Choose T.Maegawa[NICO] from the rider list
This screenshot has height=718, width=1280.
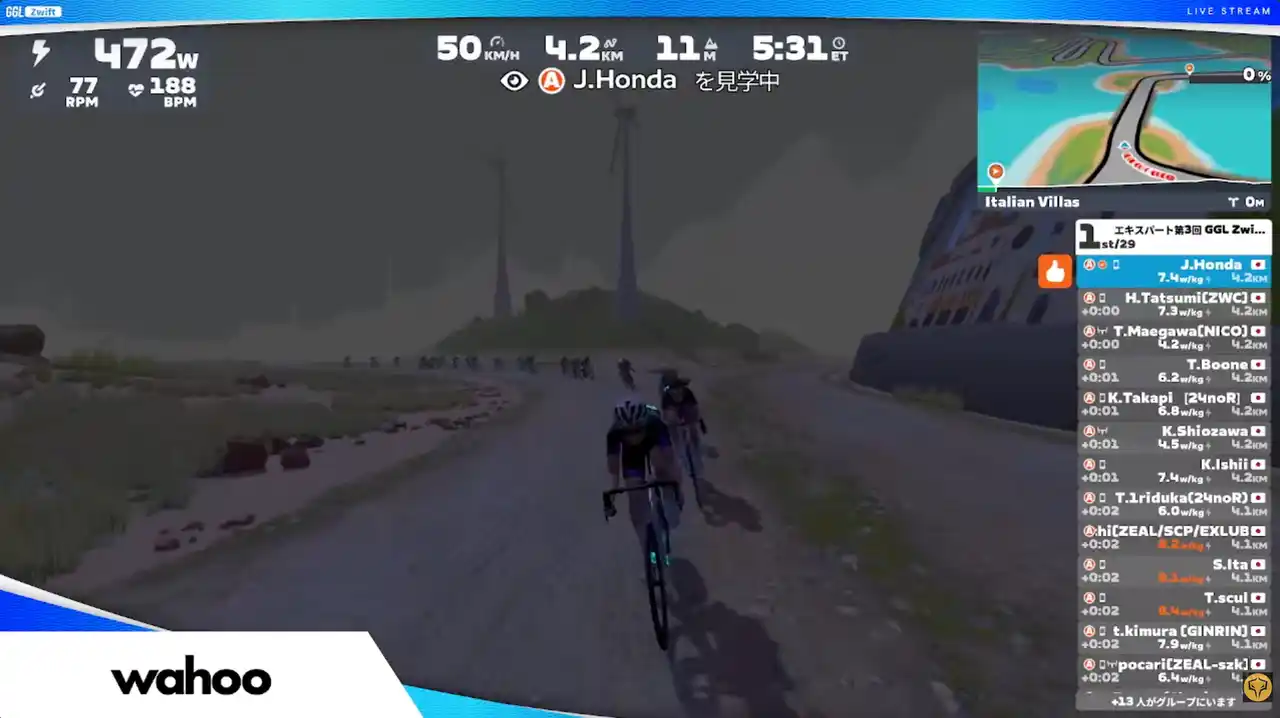tap(1174, 337)
